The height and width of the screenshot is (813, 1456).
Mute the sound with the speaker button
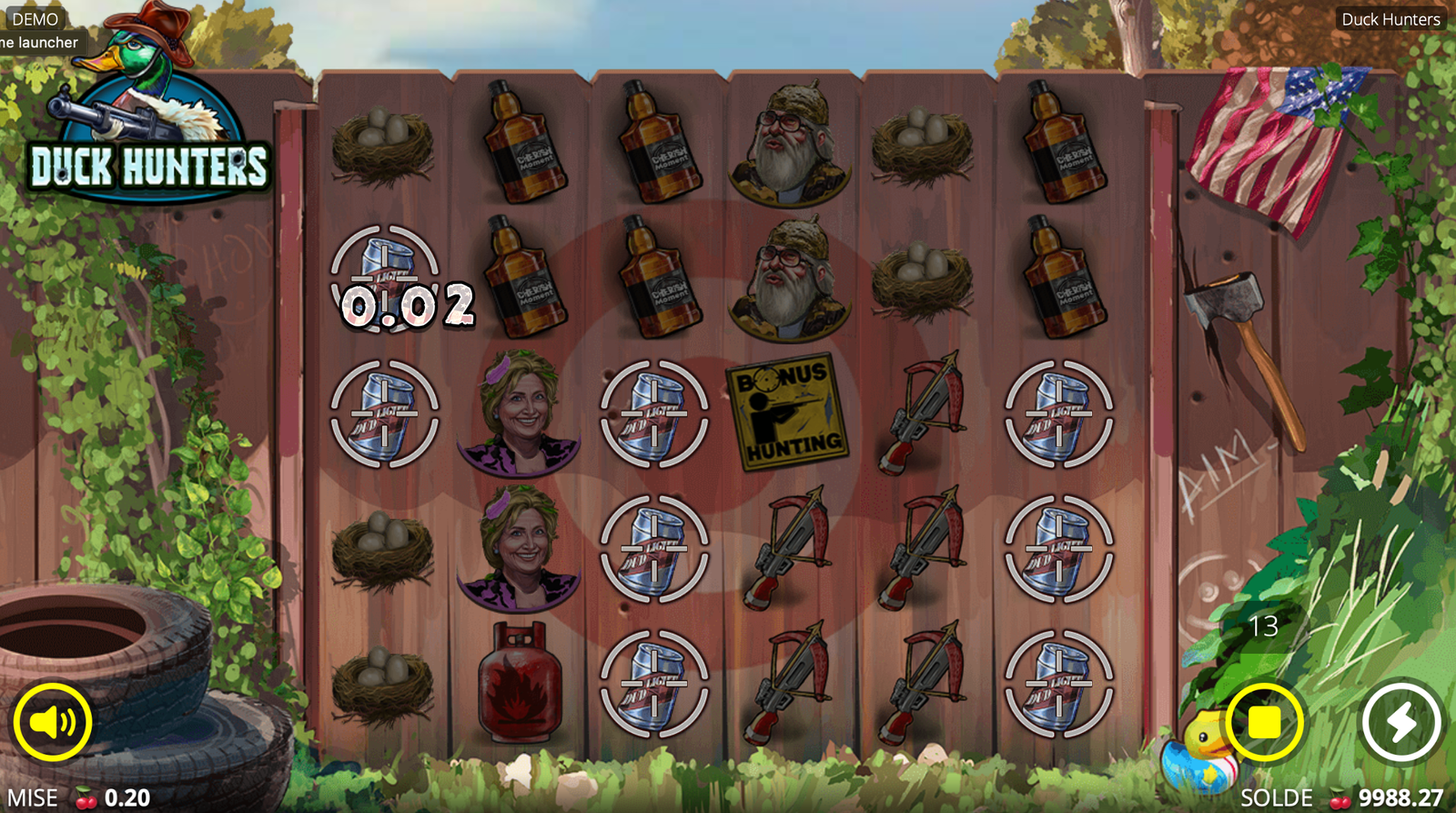[x=52, y=722]
